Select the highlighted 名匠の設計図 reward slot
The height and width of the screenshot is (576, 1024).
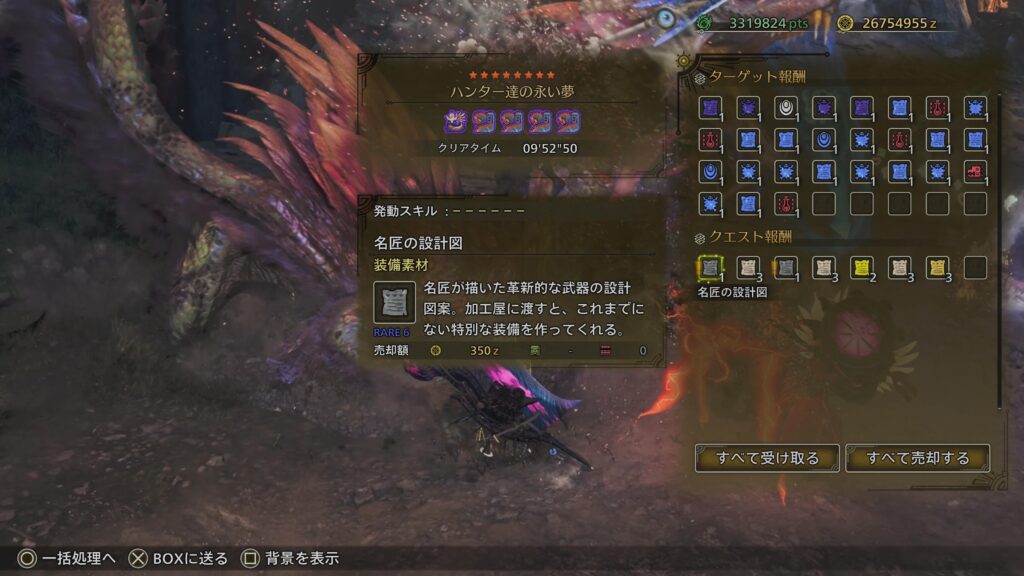click(708, 267)
